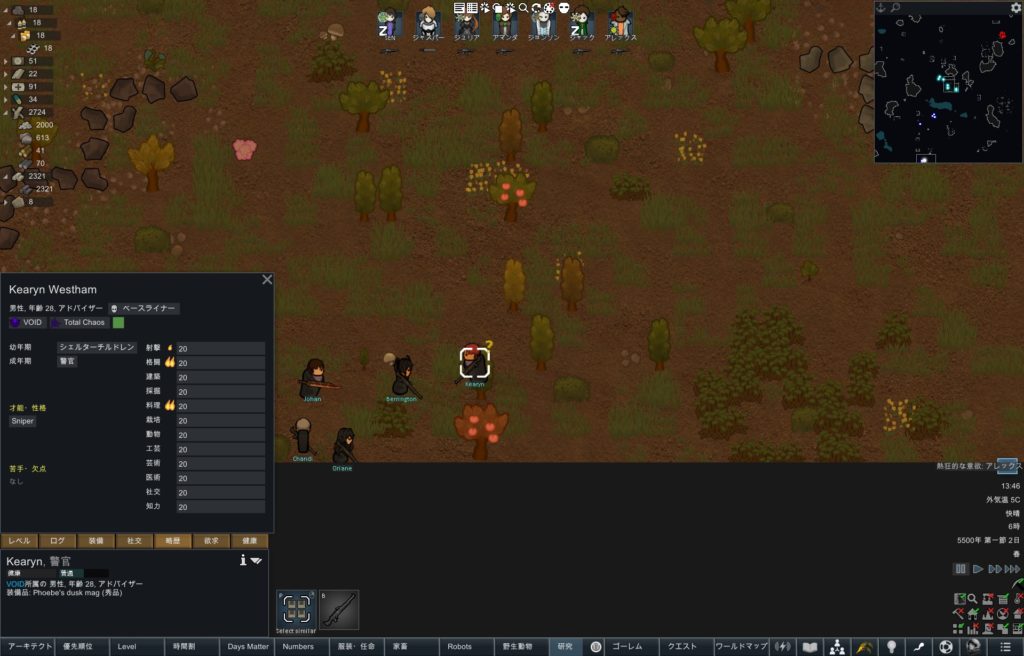Show the 健康 tab

point(250,541)
